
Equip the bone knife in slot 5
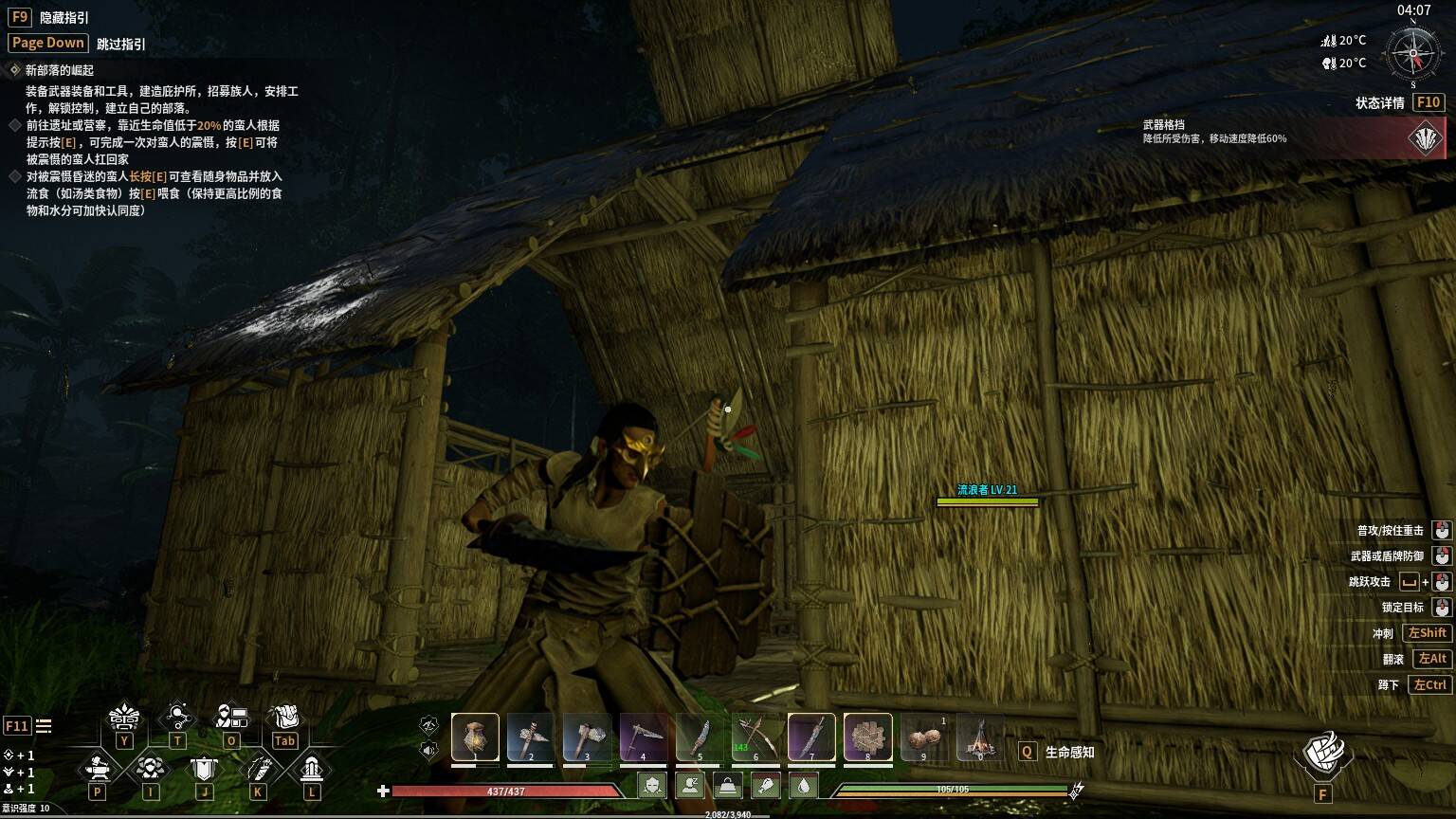700,737
